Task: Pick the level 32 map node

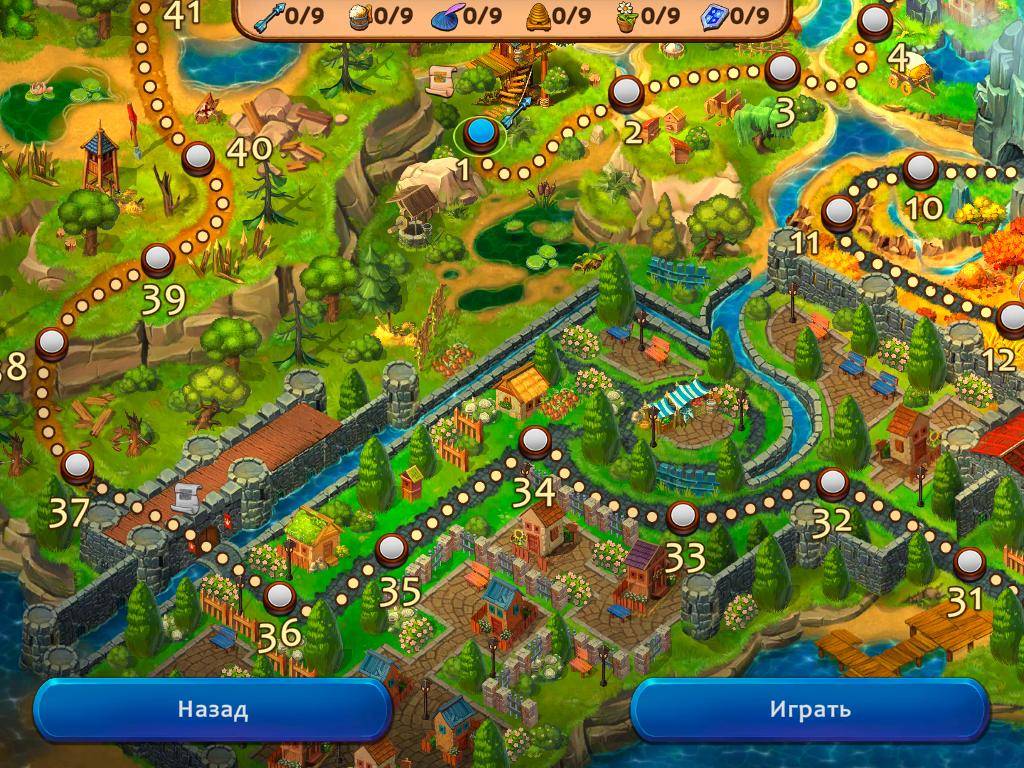Action: tap(832, 484)
